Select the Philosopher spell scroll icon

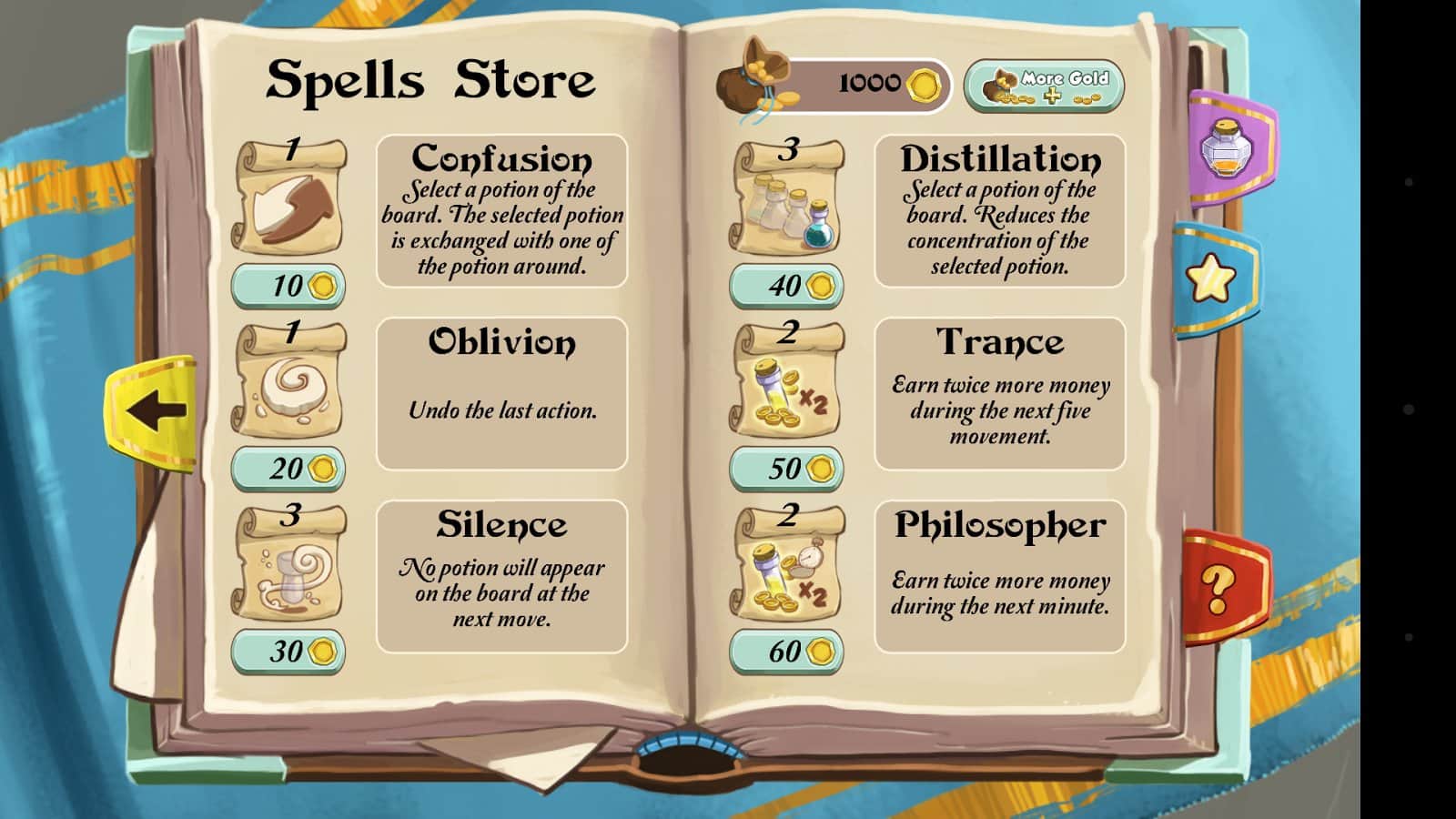tap(788, 566)
